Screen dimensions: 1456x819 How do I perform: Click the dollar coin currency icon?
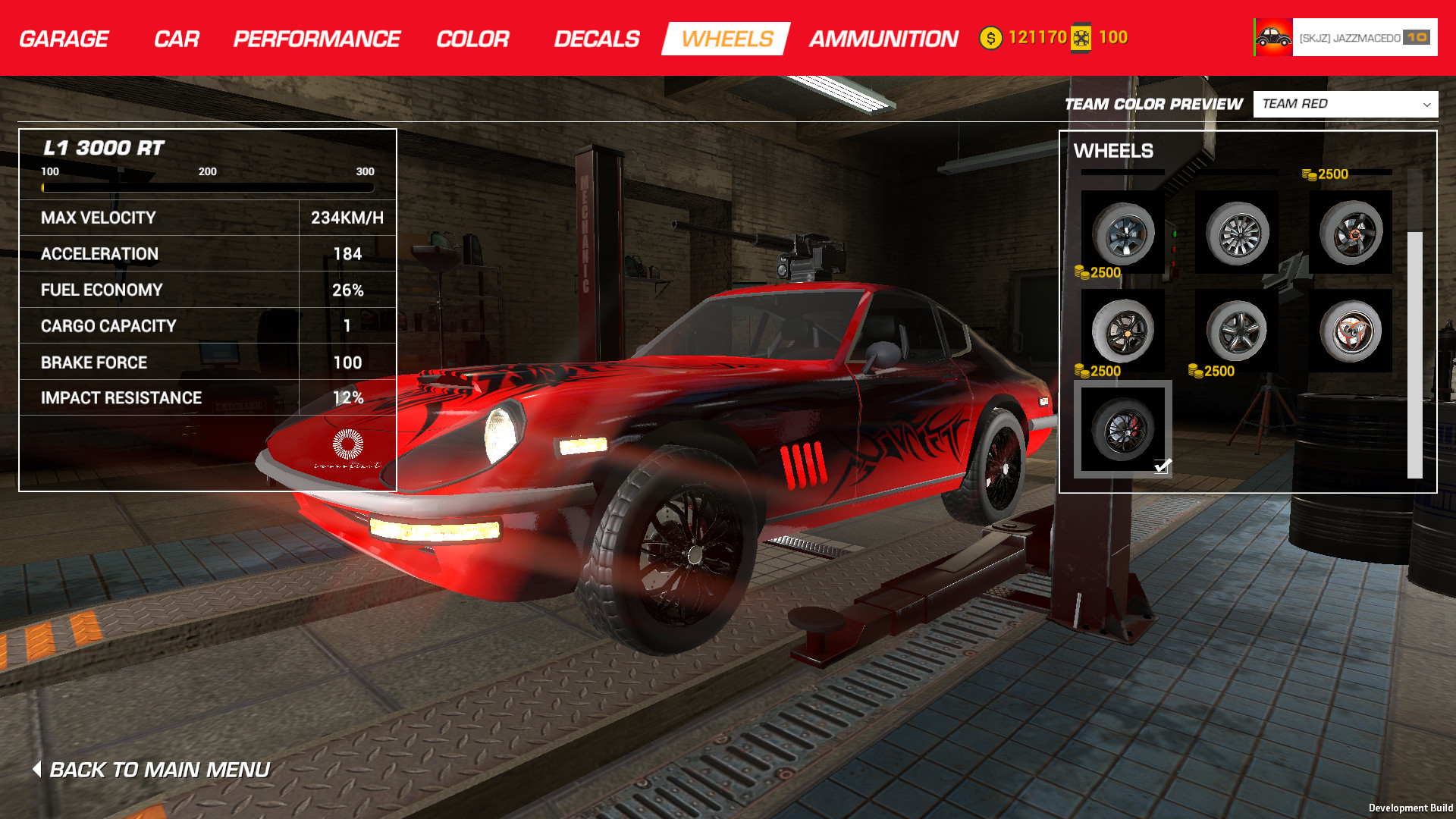click(x=990, y=36)
